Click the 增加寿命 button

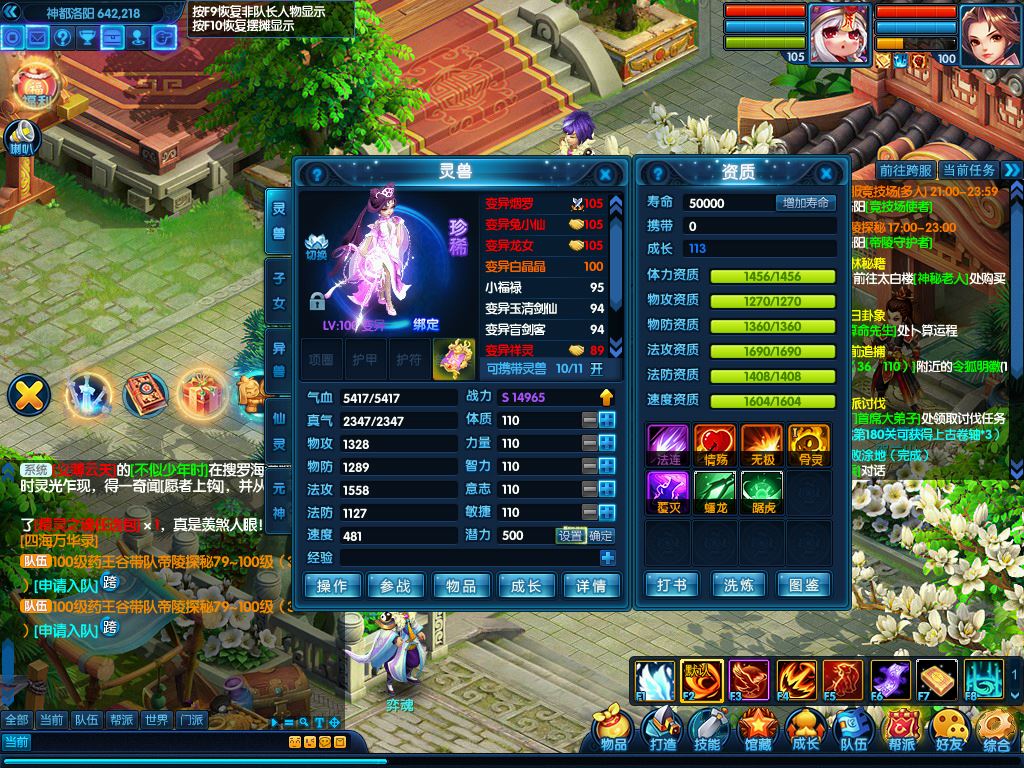pos(805,203)
